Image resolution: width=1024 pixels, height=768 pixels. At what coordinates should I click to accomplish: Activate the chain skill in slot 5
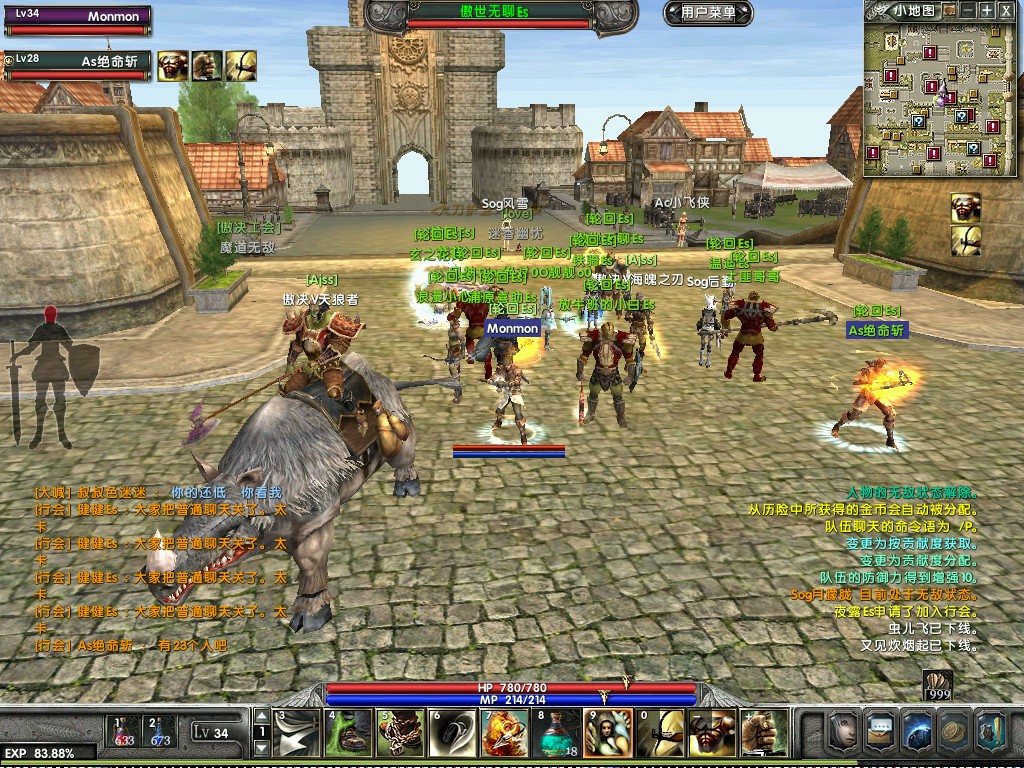pyautogui.click(x=402, y=734)
